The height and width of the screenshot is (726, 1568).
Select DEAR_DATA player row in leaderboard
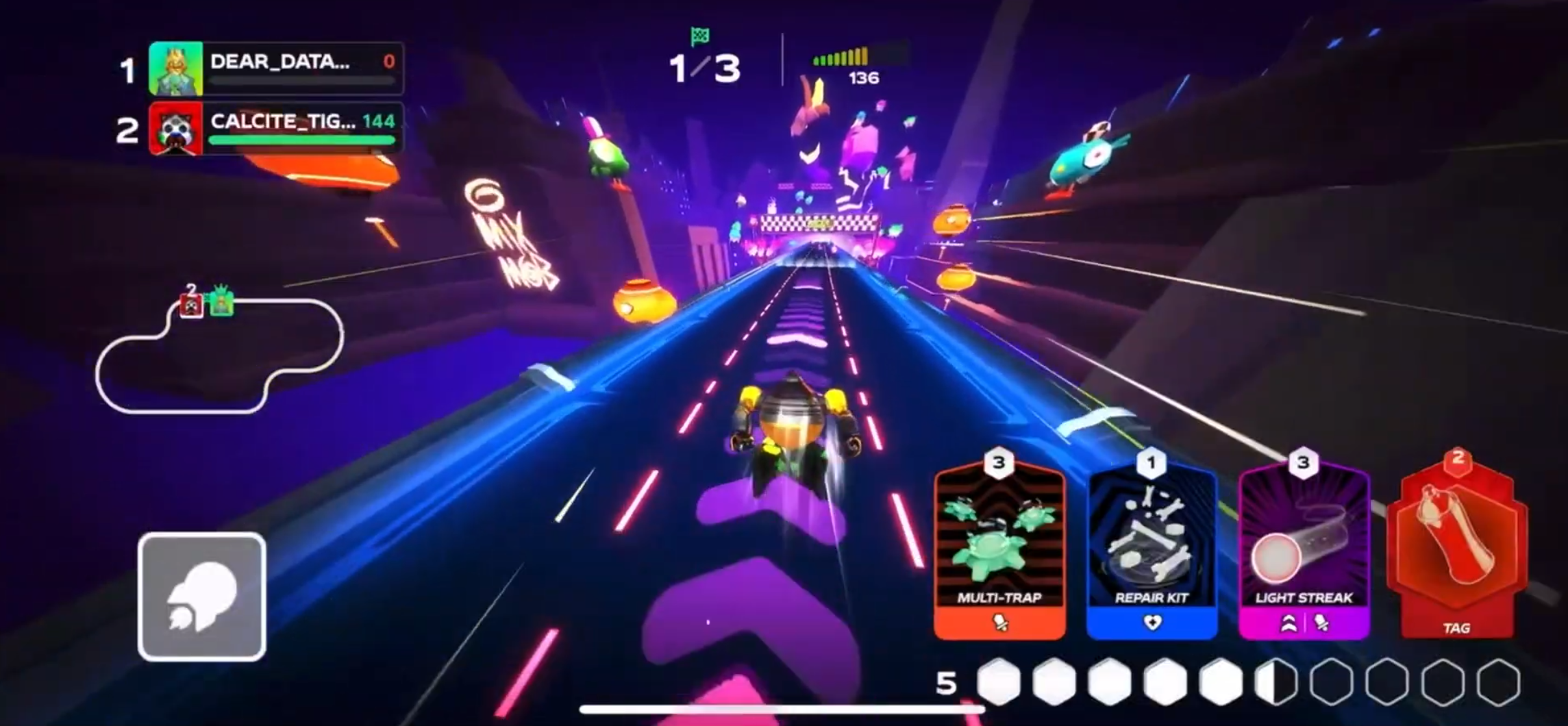276,68
